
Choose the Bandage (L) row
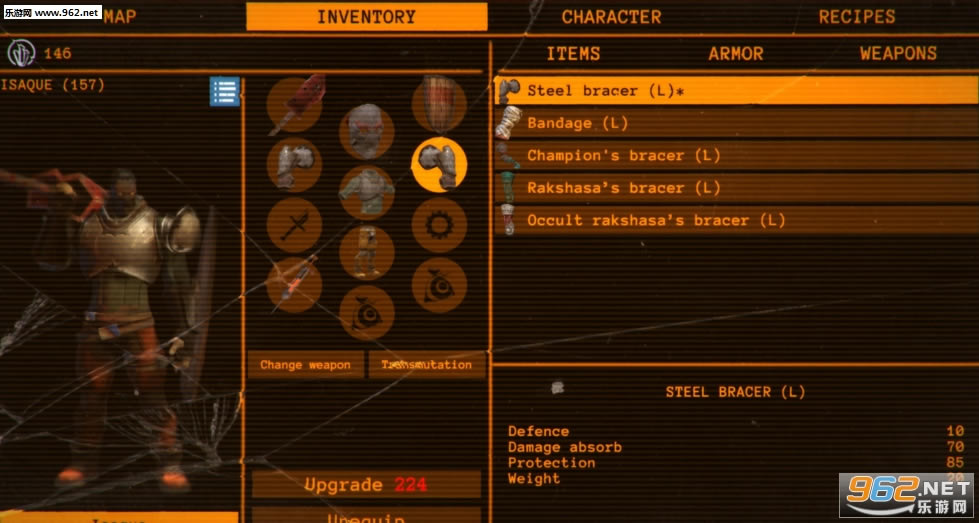click(x=736, y=123)
